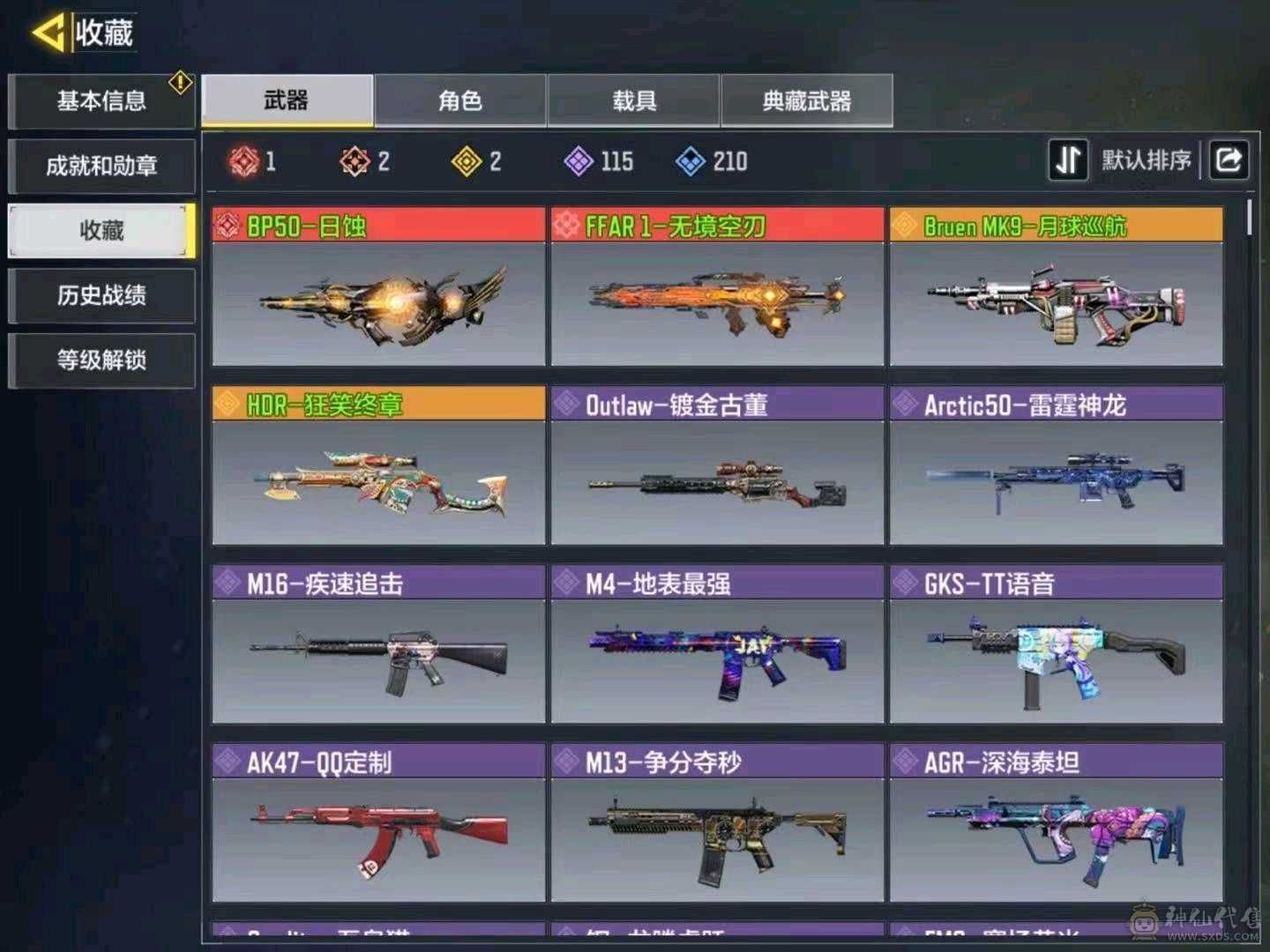Toggle the sort direction arrows icon
Image resolution: width=1270 pixels, height=952 pixels.
[x=1068, y=160]
